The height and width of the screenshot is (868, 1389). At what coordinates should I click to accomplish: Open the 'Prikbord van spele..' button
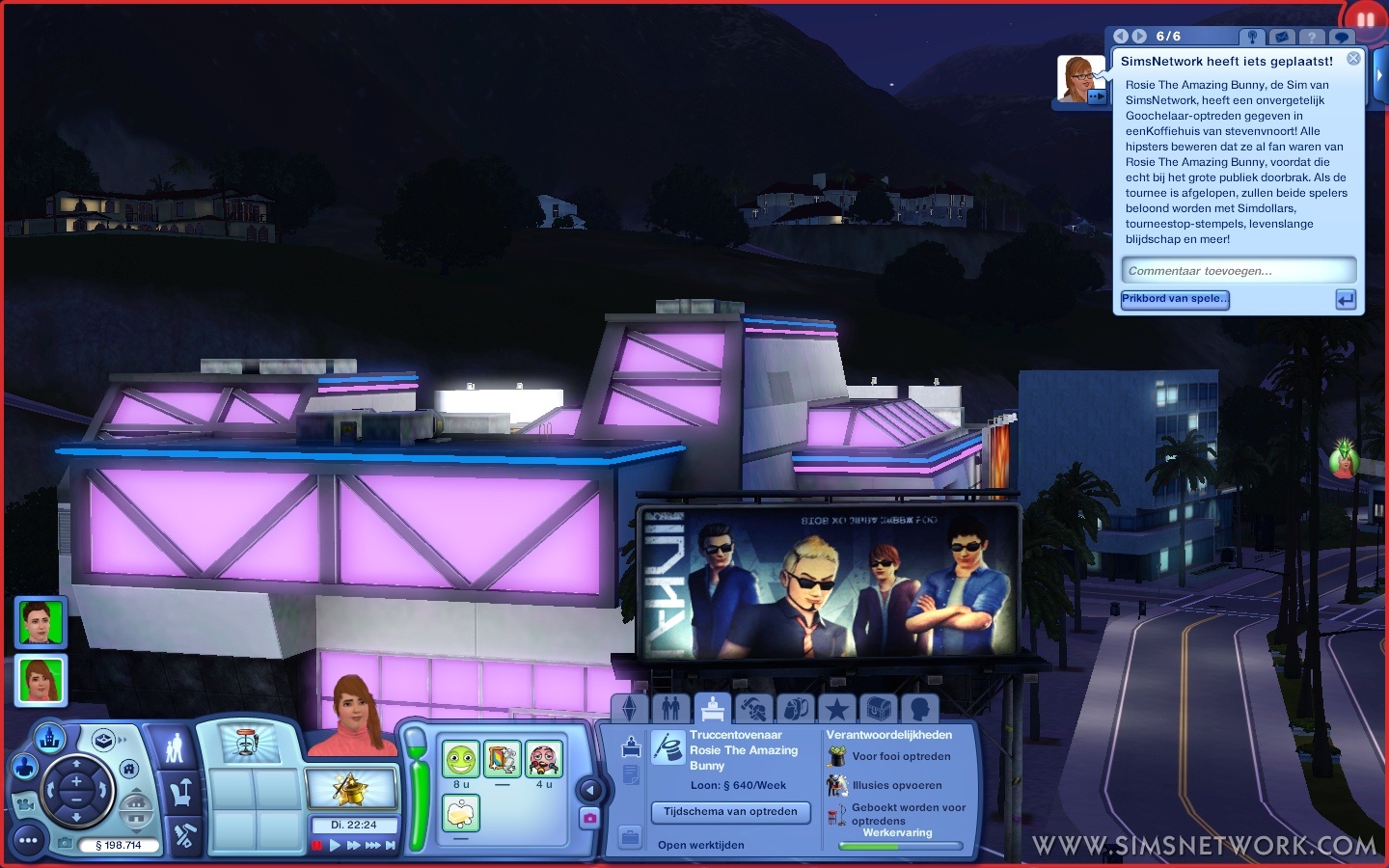1175,299
